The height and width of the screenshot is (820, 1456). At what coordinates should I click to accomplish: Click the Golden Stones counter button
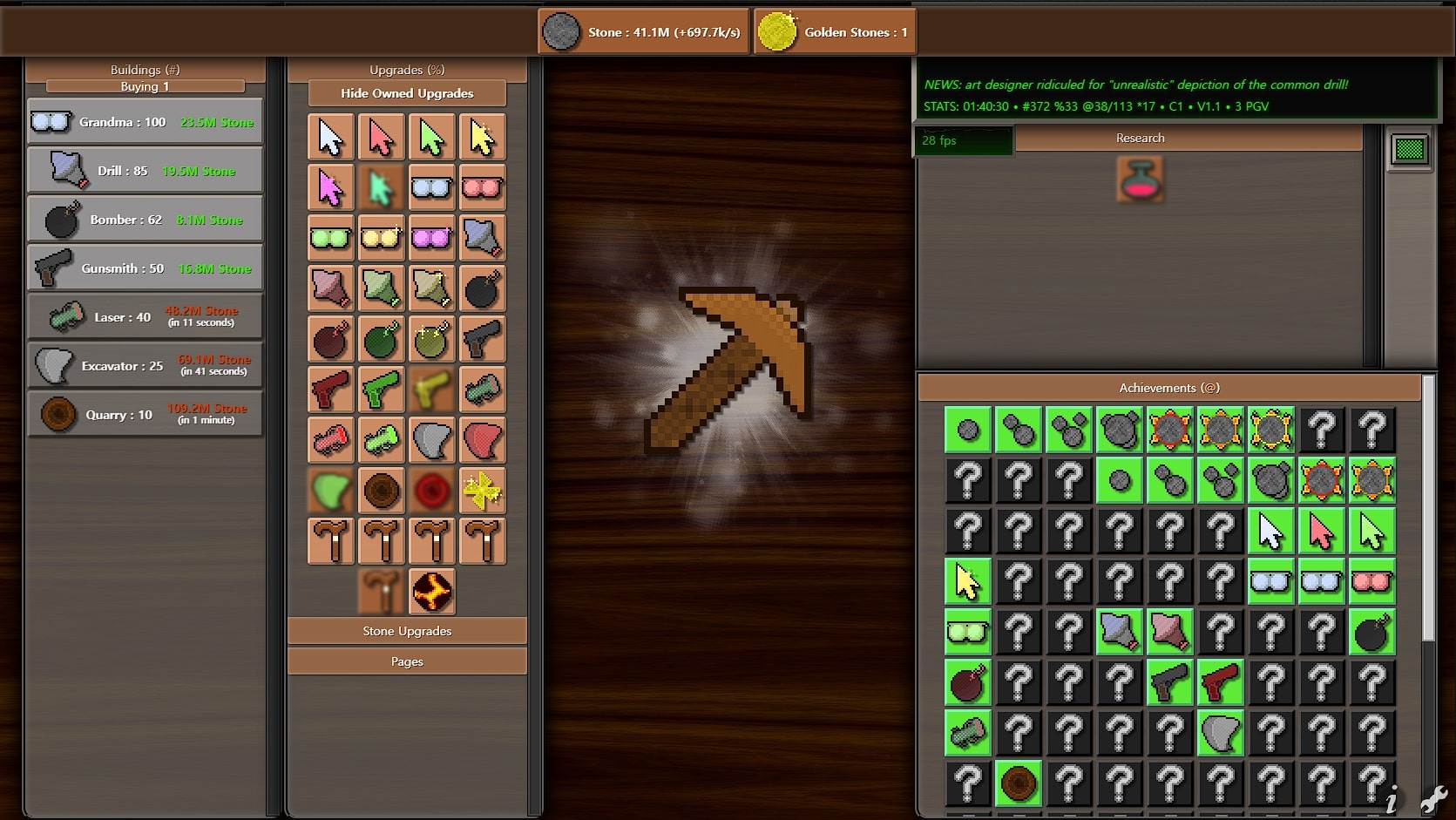click(x=835, y=32)
